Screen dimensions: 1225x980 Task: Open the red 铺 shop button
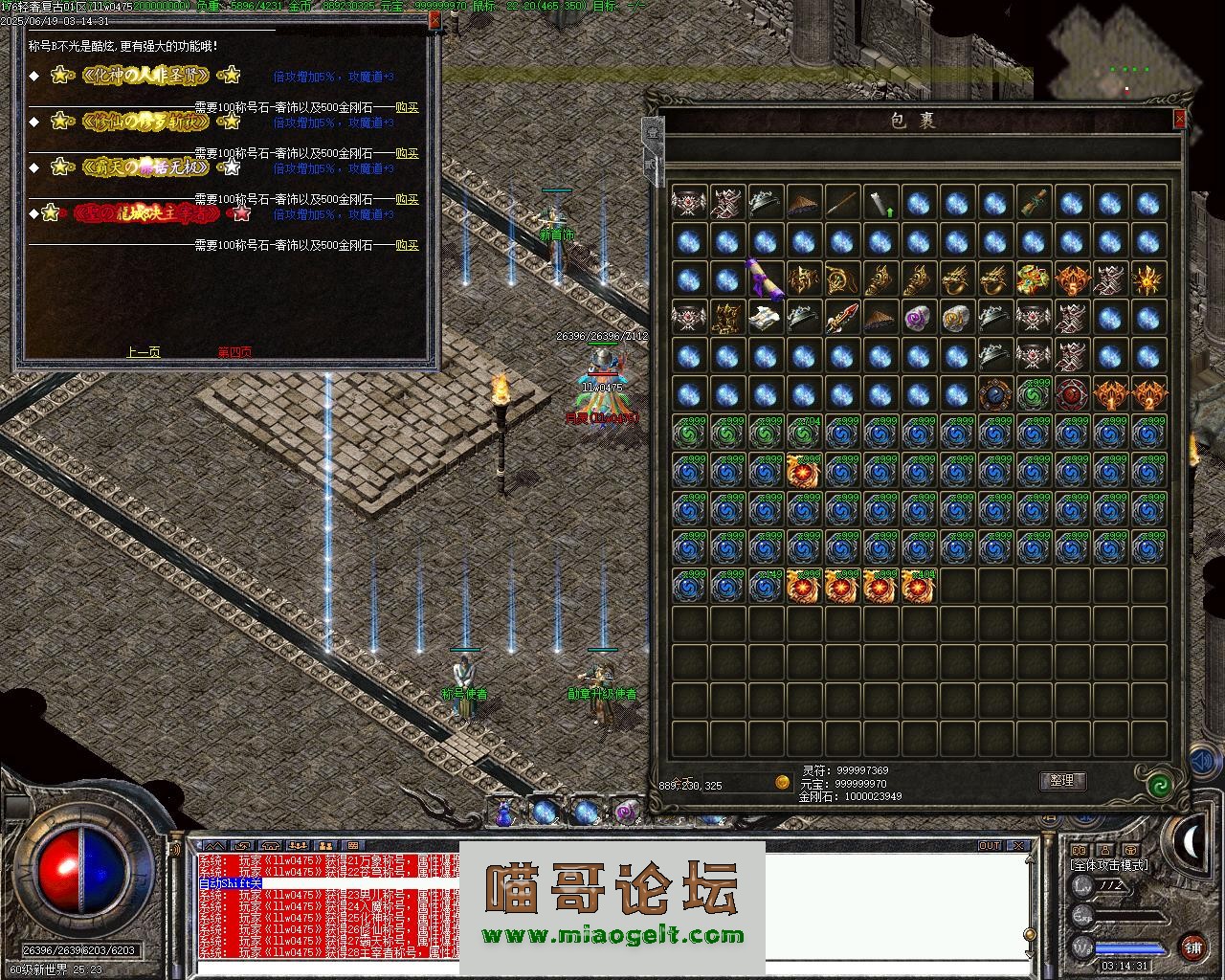coord(1192,947)
